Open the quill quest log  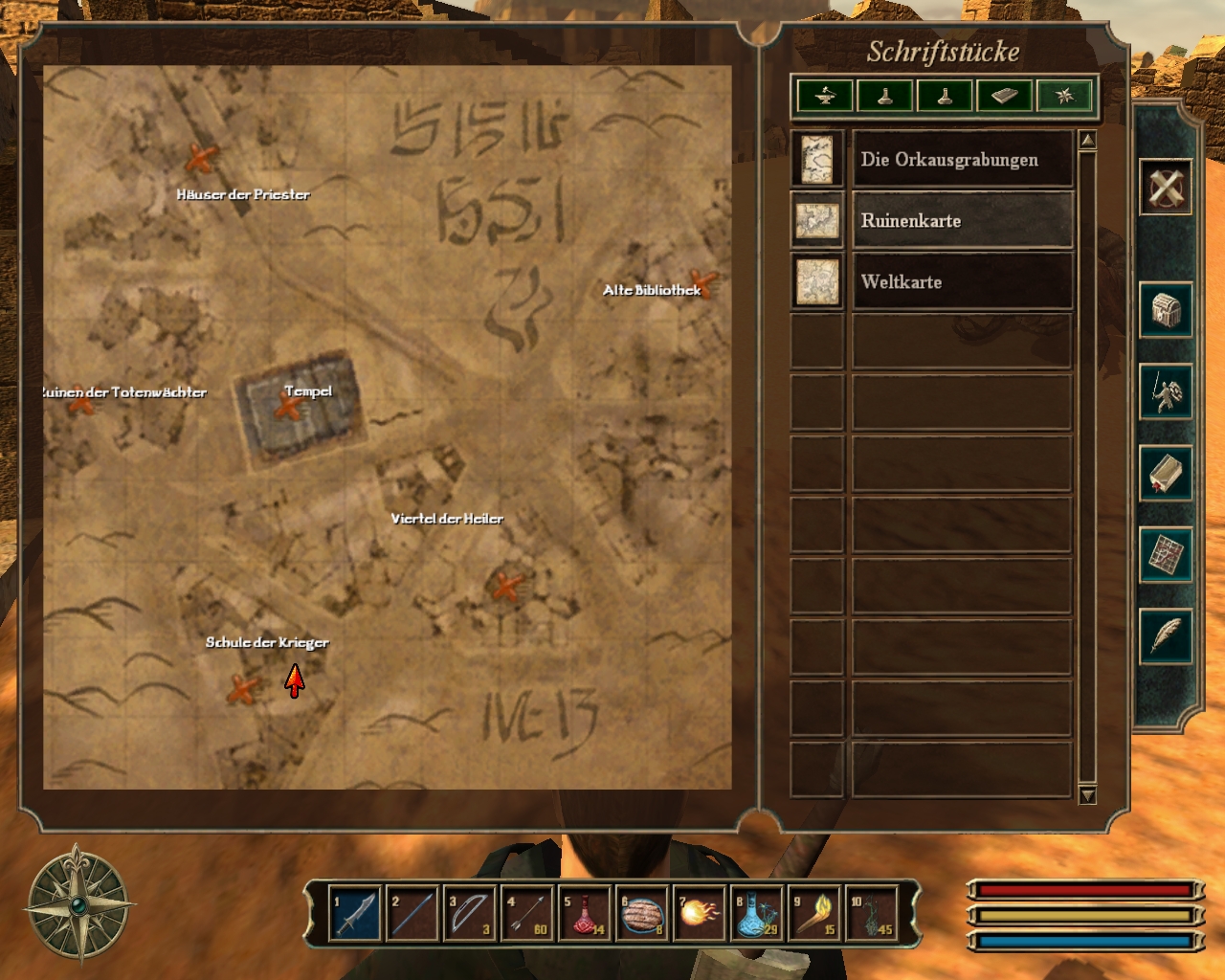[x=1166, y=635]
